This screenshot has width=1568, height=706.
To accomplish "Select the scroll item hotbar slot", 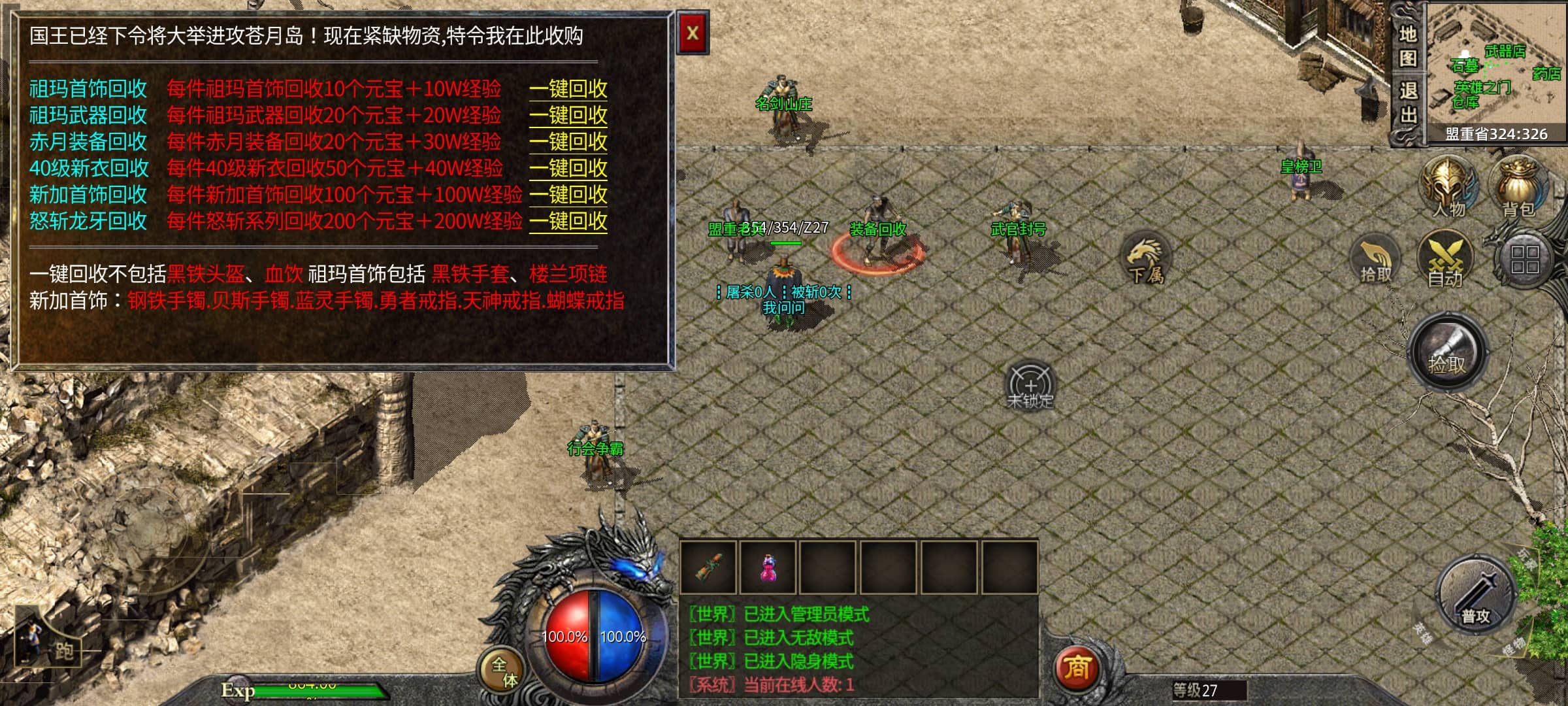I will pos(708,567).
